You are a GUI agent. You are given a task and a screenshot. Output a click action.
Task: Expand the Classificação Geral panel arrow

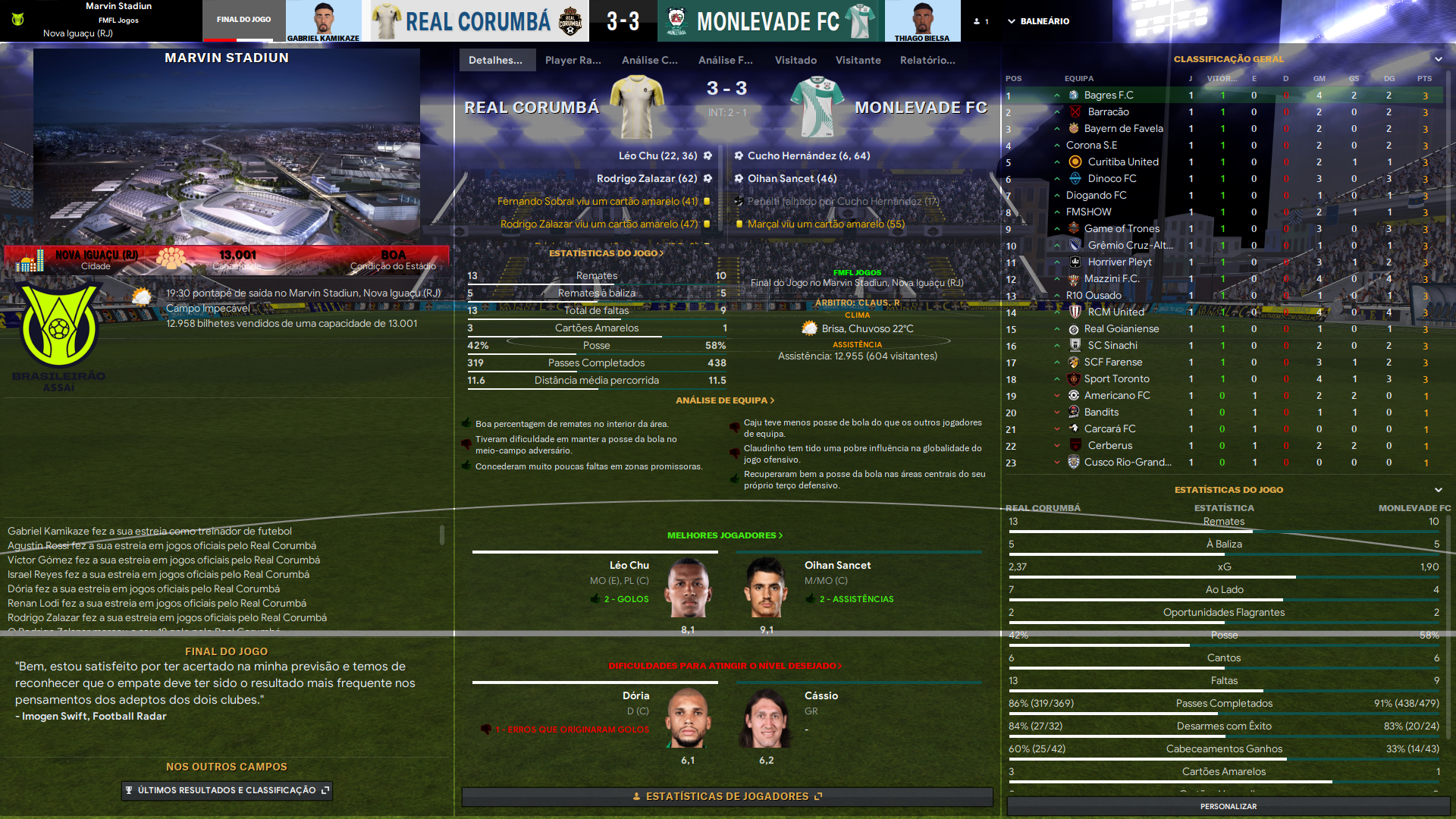[x=1438, y=59]
